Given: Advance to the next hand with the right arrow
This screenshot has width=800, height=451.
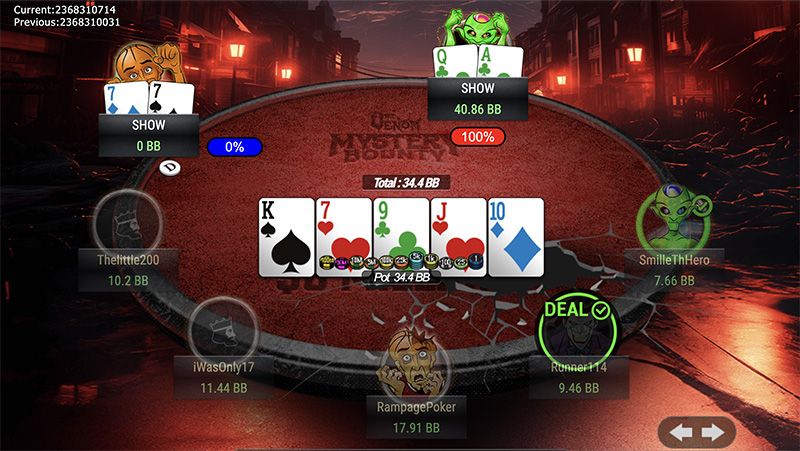Looking at the screenshot, I should (712, 432).
